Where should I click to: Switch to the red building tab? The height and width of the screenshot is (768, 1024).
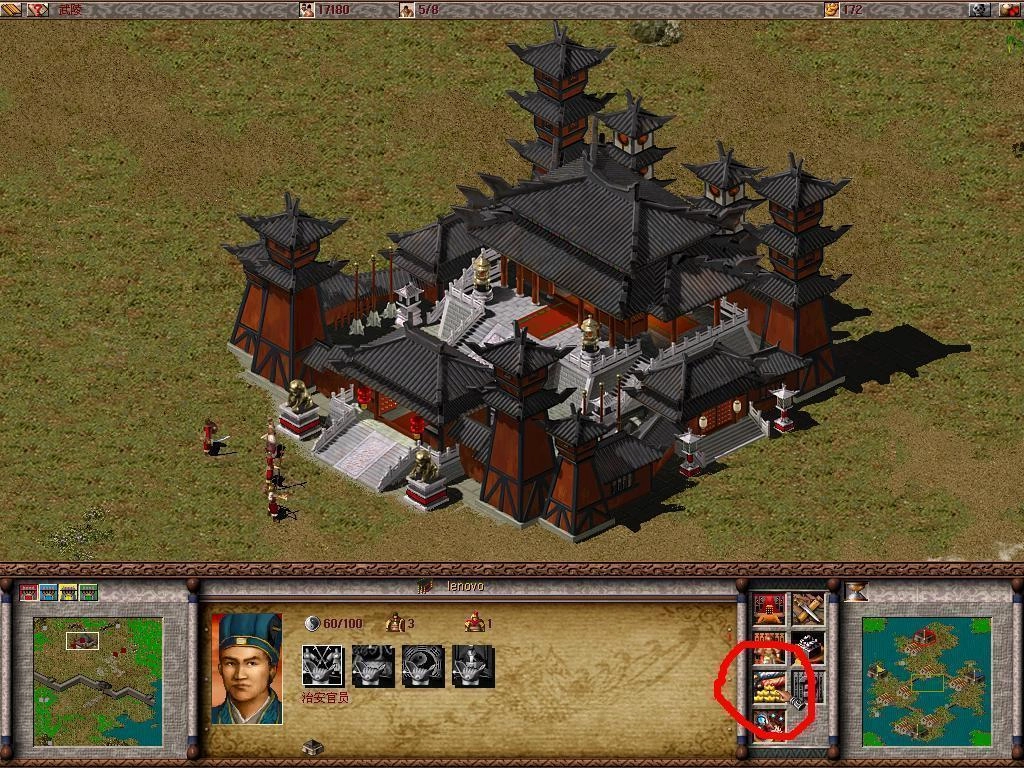pos(28,592)
